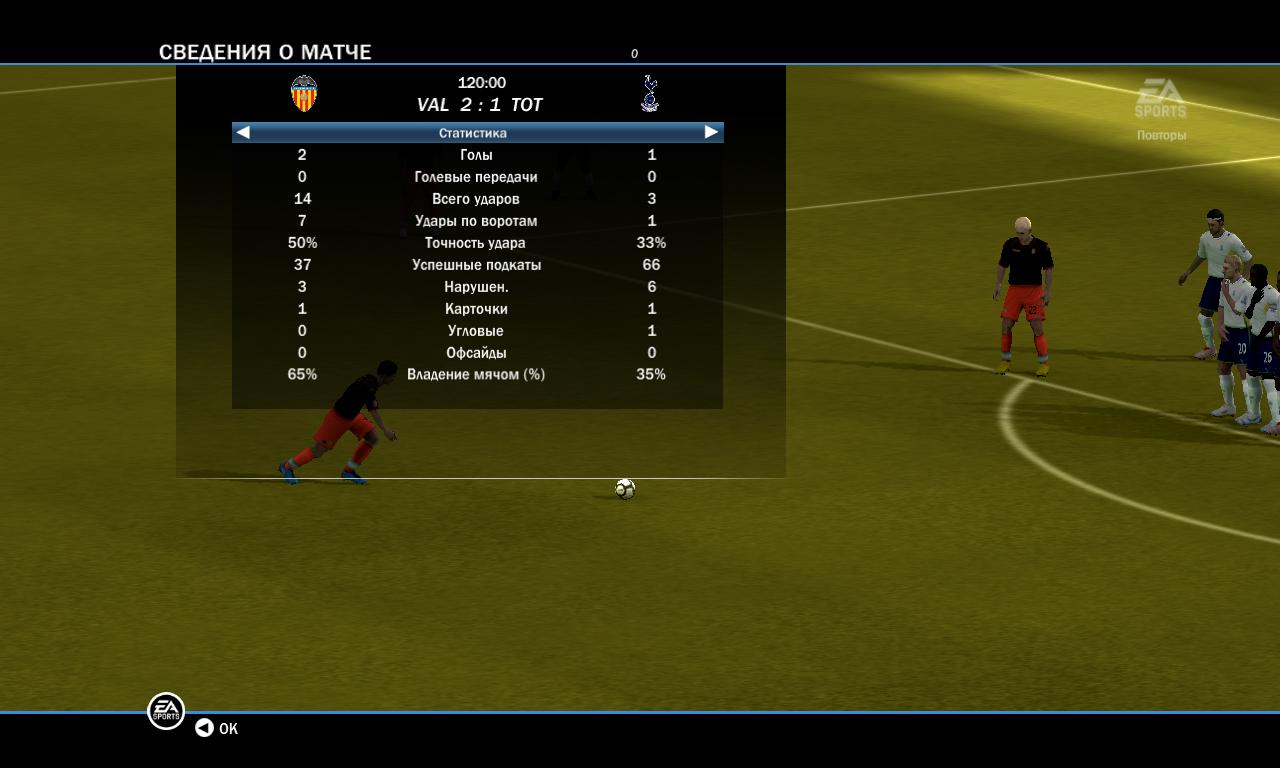Show the previous statistics page with left arrow
The width and height of the screenshot is (1280, 768).
[x=243, y=132]
